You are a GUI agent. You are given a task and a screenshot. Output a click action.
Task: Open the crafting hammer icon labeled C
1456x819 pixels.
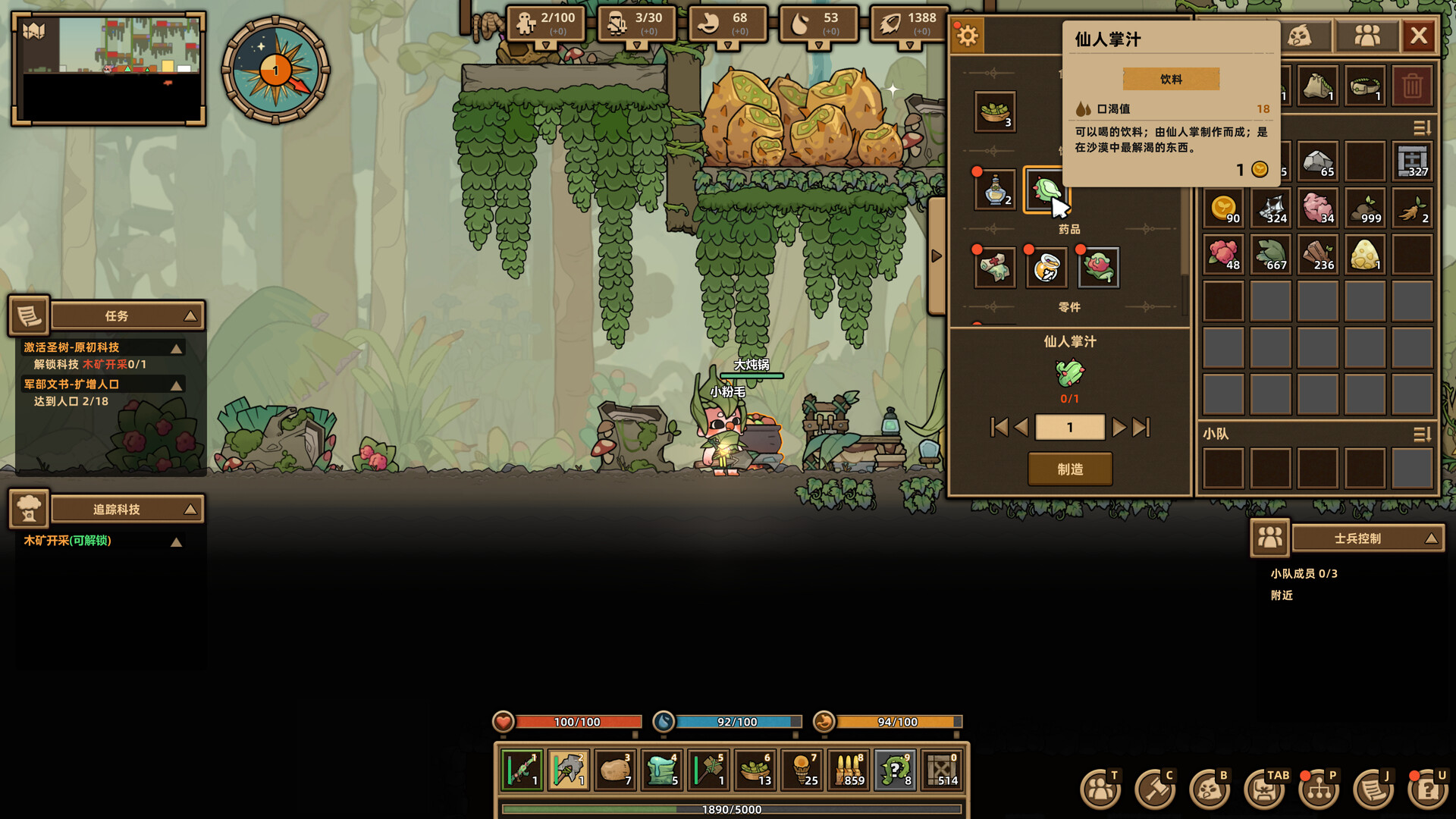[x=1154, y=789]
